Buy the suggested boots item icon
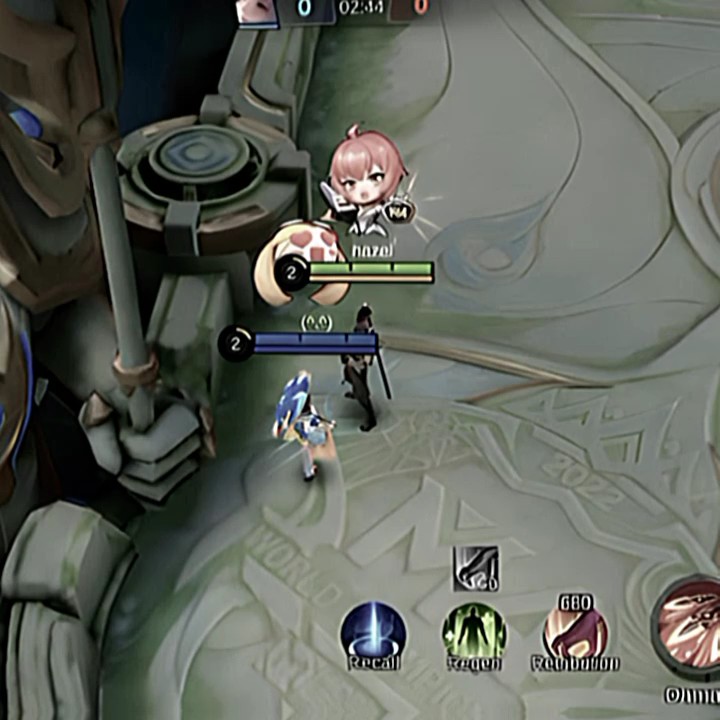 click(476, 566)
